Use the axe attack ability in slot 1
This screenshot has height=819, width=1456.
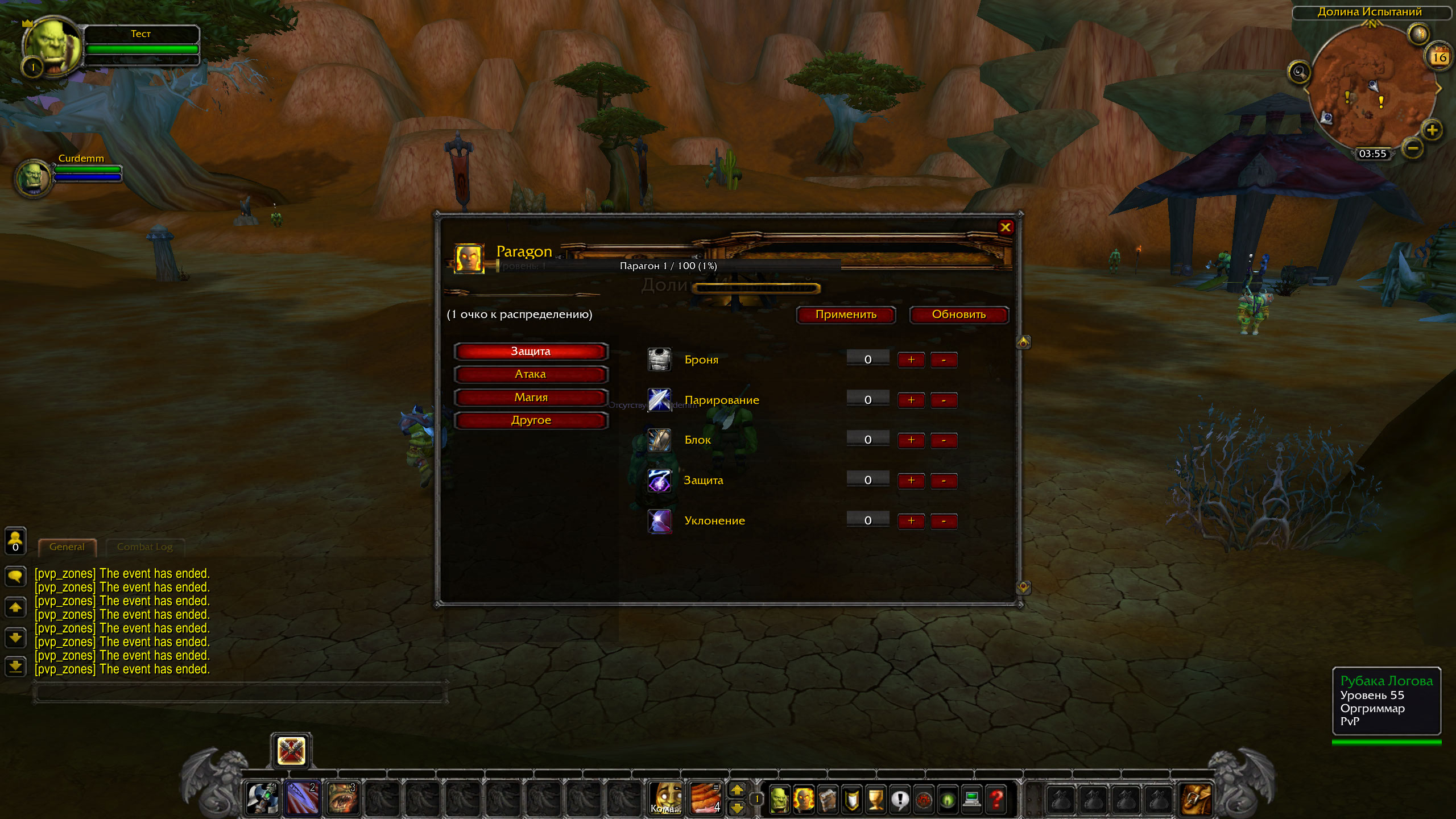coord(262,797)
